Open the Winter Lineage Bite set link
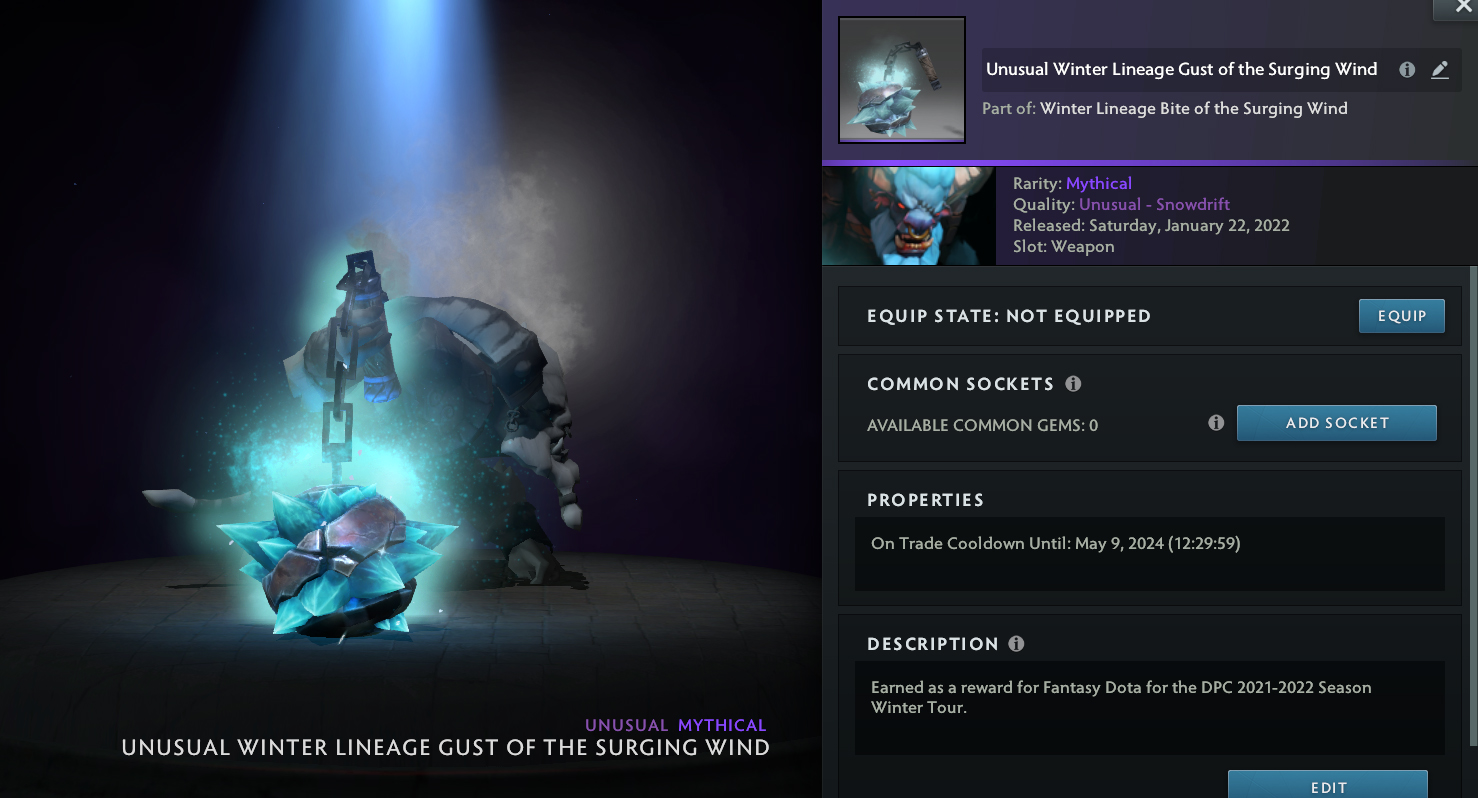 [1193, 108]
